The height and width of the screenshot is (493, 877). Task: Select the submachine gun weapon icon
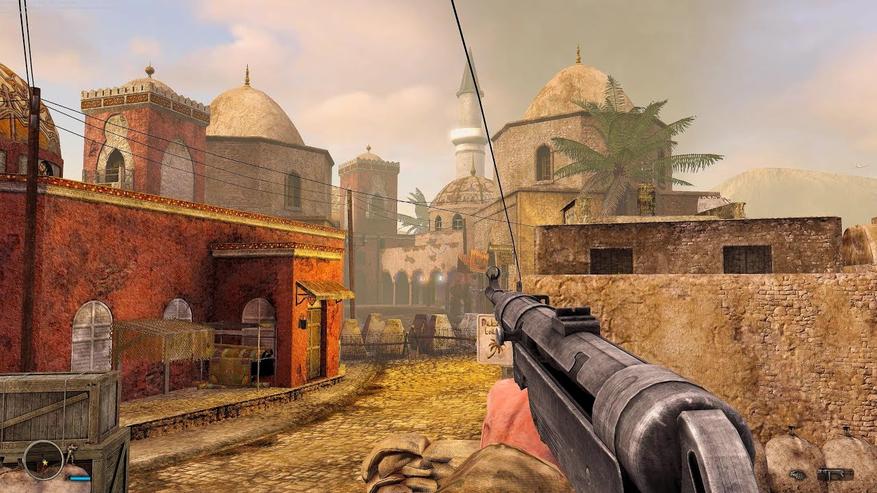tap(834, 473)
